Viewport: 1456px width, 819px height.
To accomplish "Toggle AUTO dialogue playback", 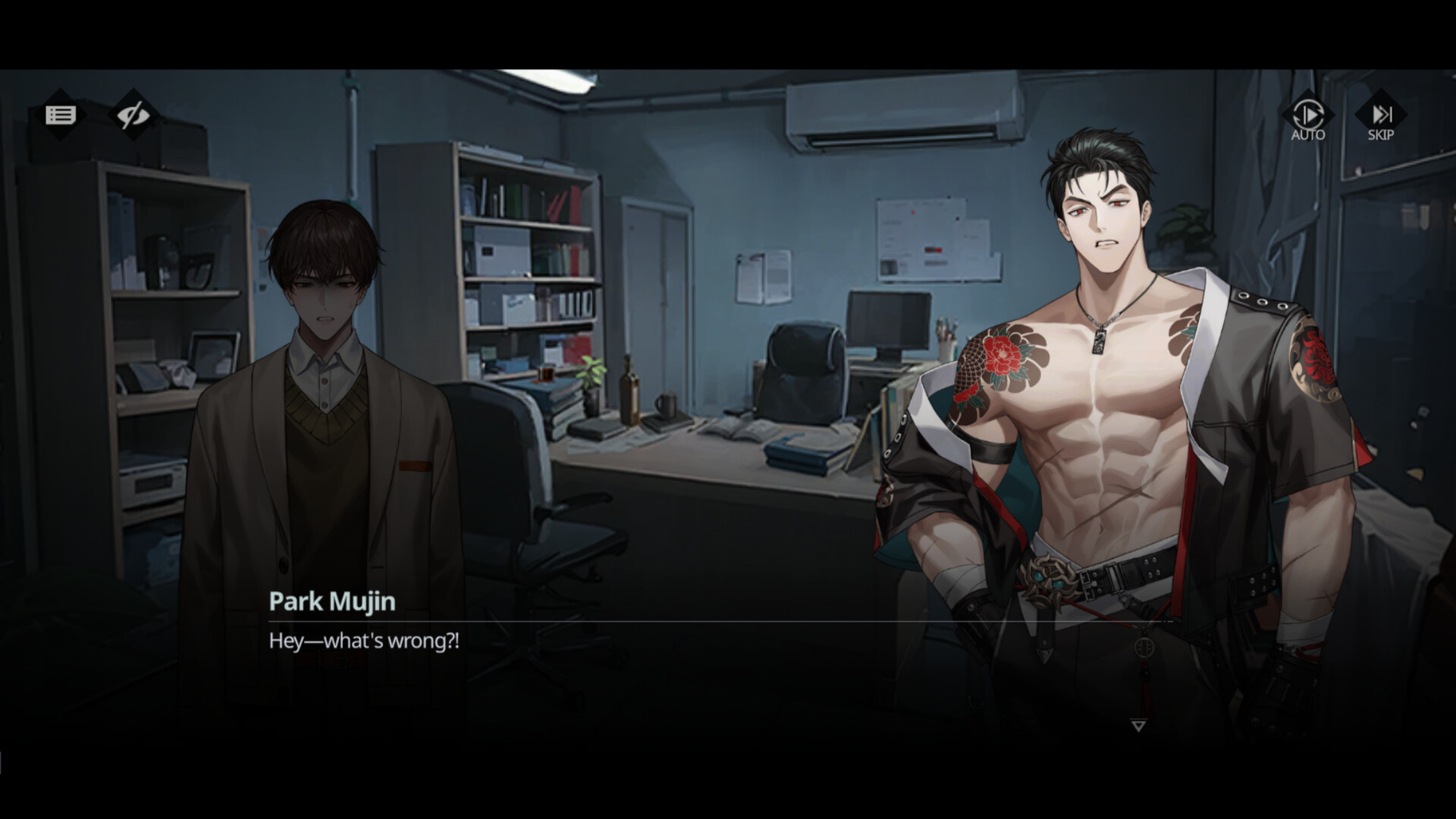I will 1308,118.
